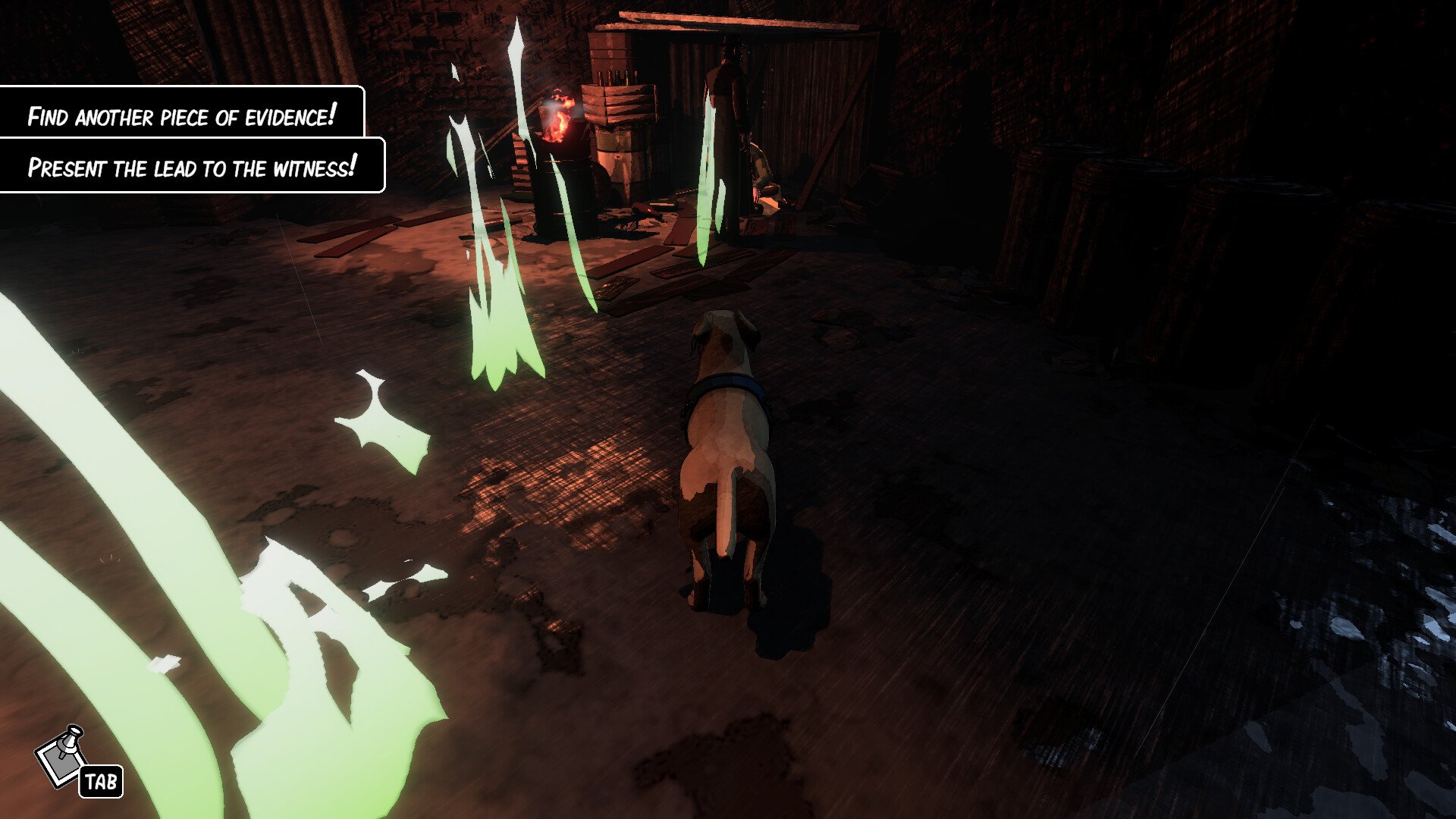Open the pinned evidence board icon
Screen dimensions: 1456x819
tap(62, 755)
